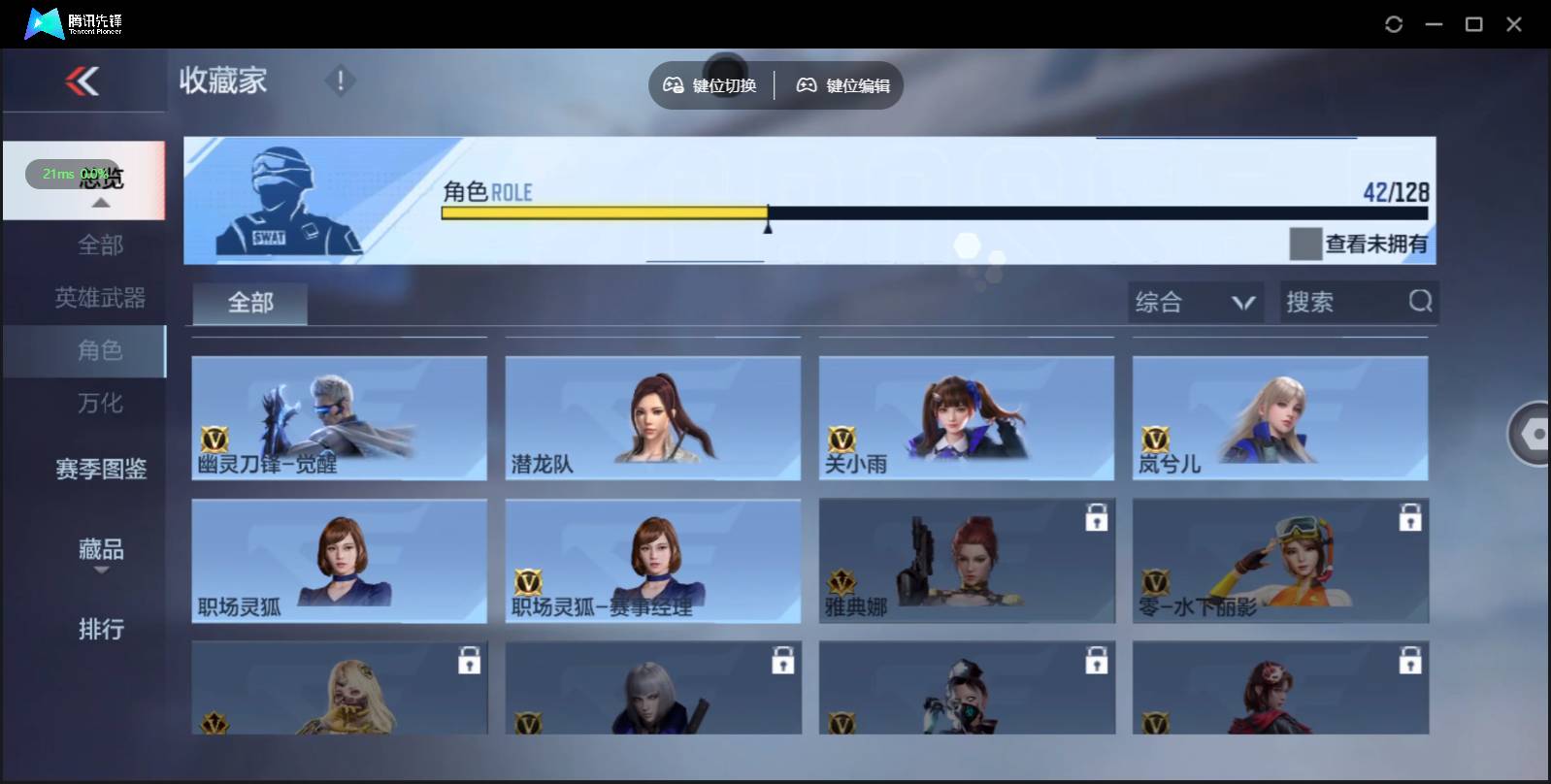1551x784 pixels.
Task: Expand the 藏品 section arrow
Action: (100, 572)
